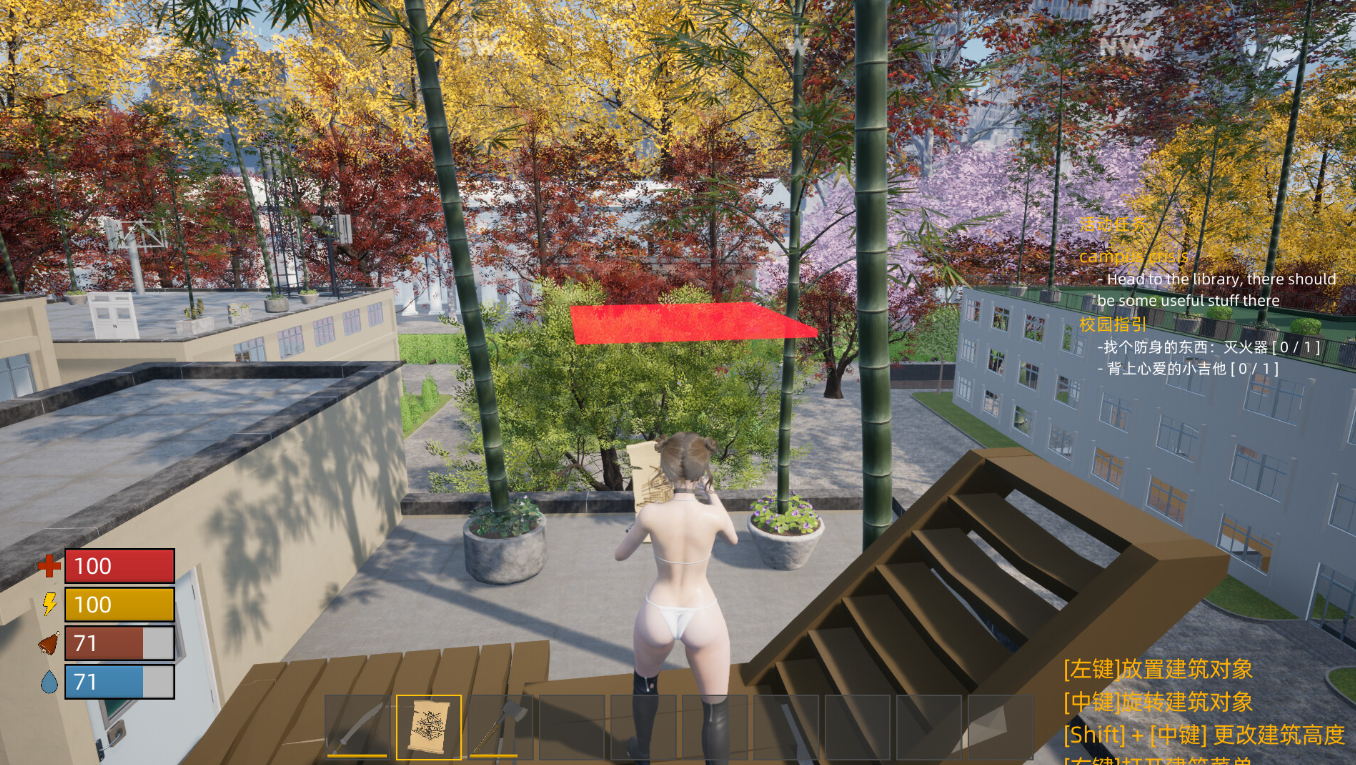Click the 活动任务 tracker title

click(1107, 226)
